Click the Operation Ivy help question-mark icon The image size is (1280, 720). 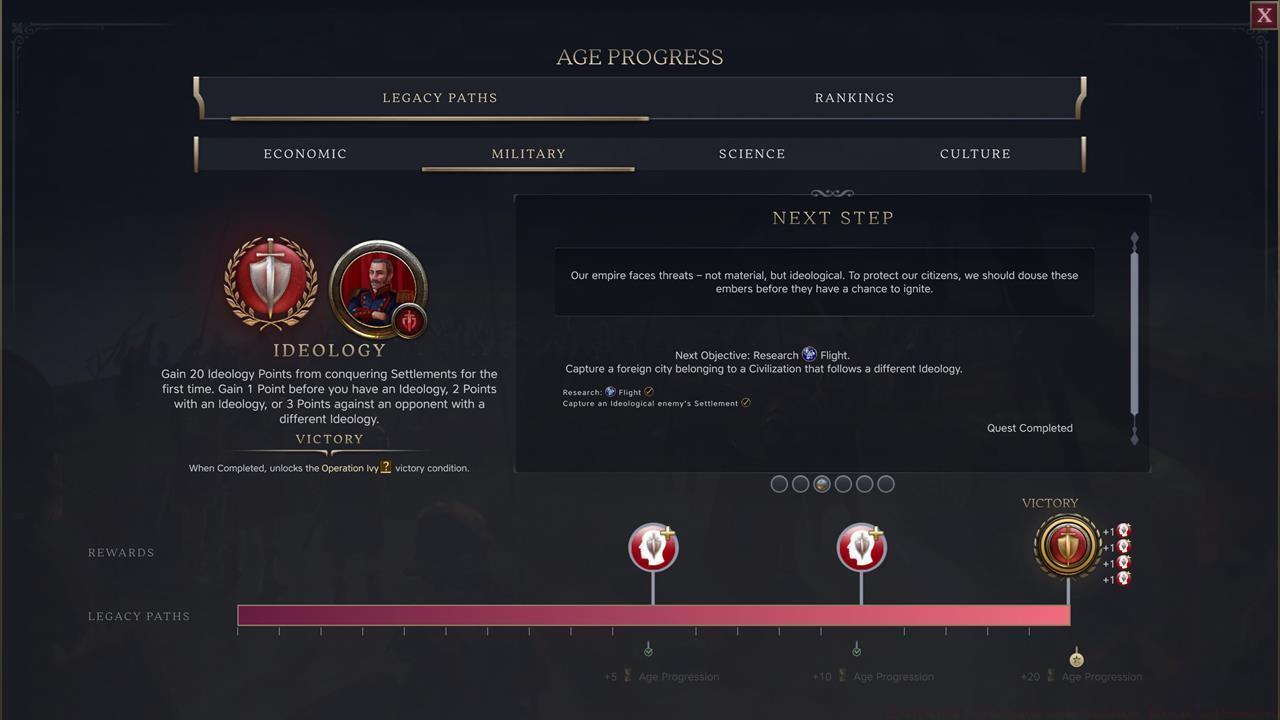click(386, 467)
